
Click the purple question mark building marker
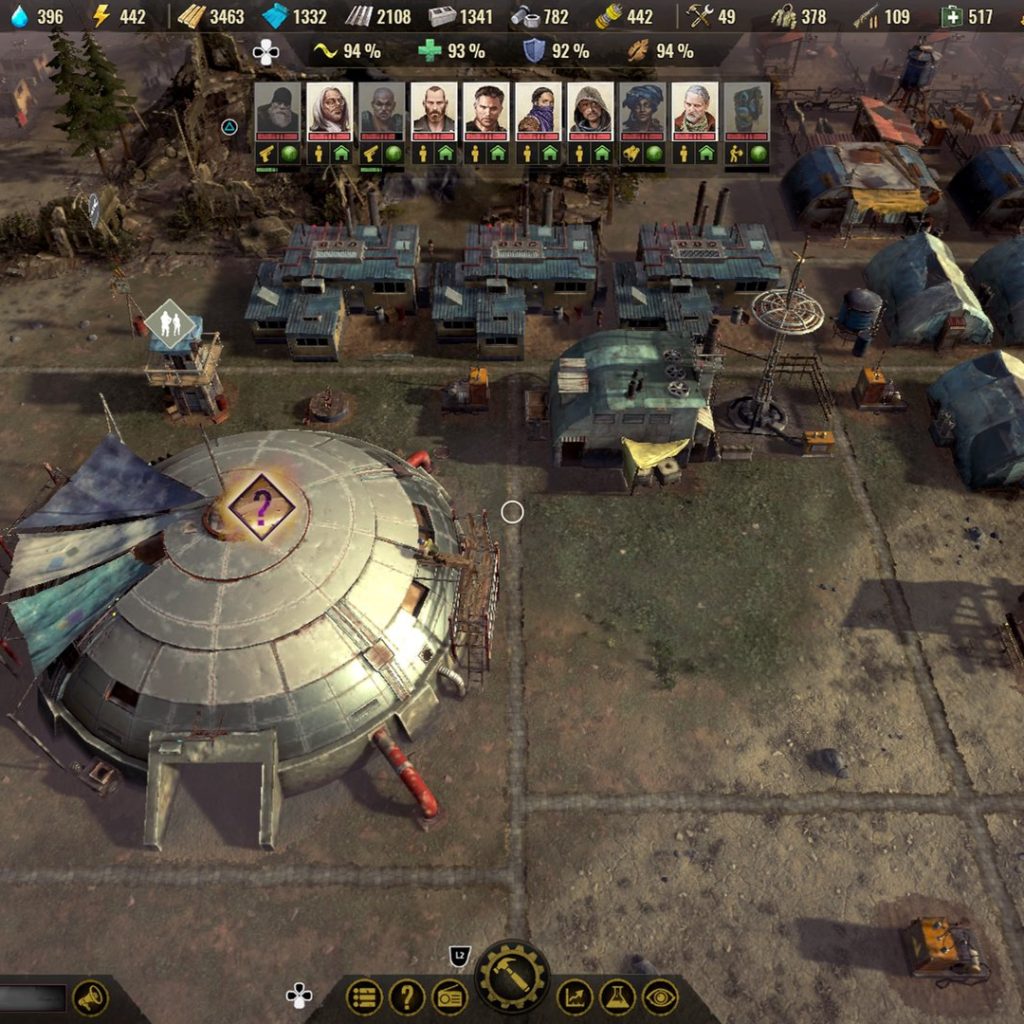[261, 507]
